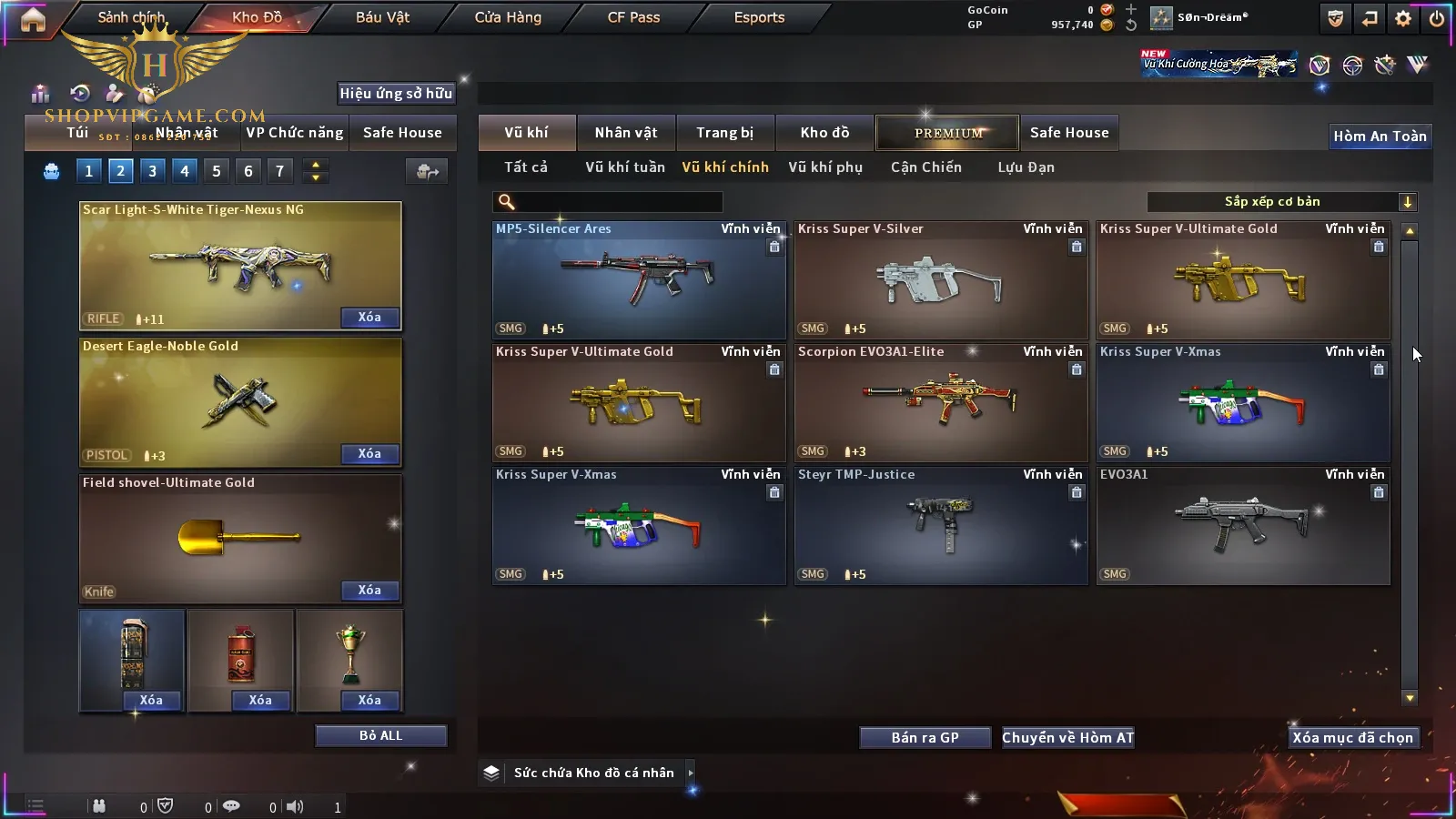Open the Esports section
This screenshot has width=1456, height=819.
click(x=759, y=17)
